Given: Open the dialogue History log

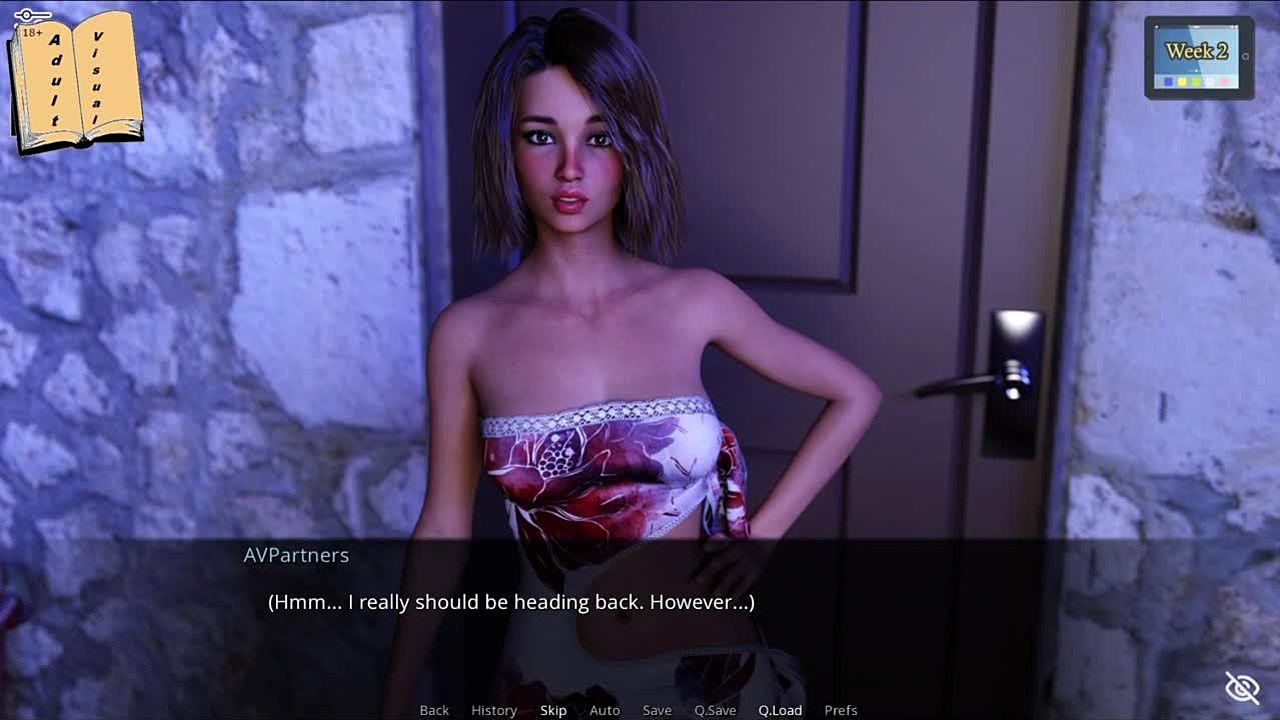Looking at the screenshot, I should tap(494, 710).
